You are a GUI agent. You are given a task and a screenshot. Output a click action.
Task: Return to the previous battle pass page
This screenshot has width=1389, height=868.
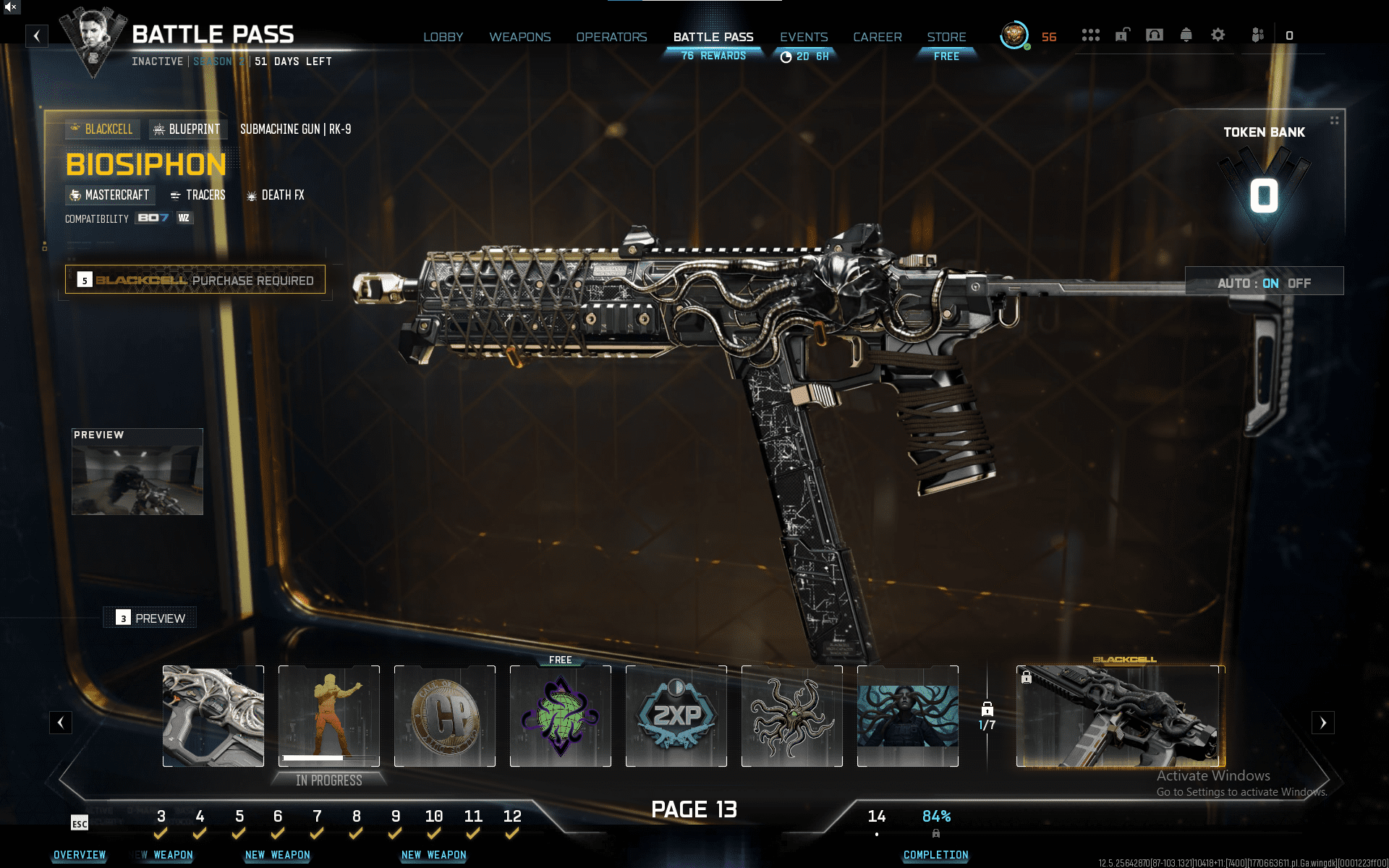61,722
